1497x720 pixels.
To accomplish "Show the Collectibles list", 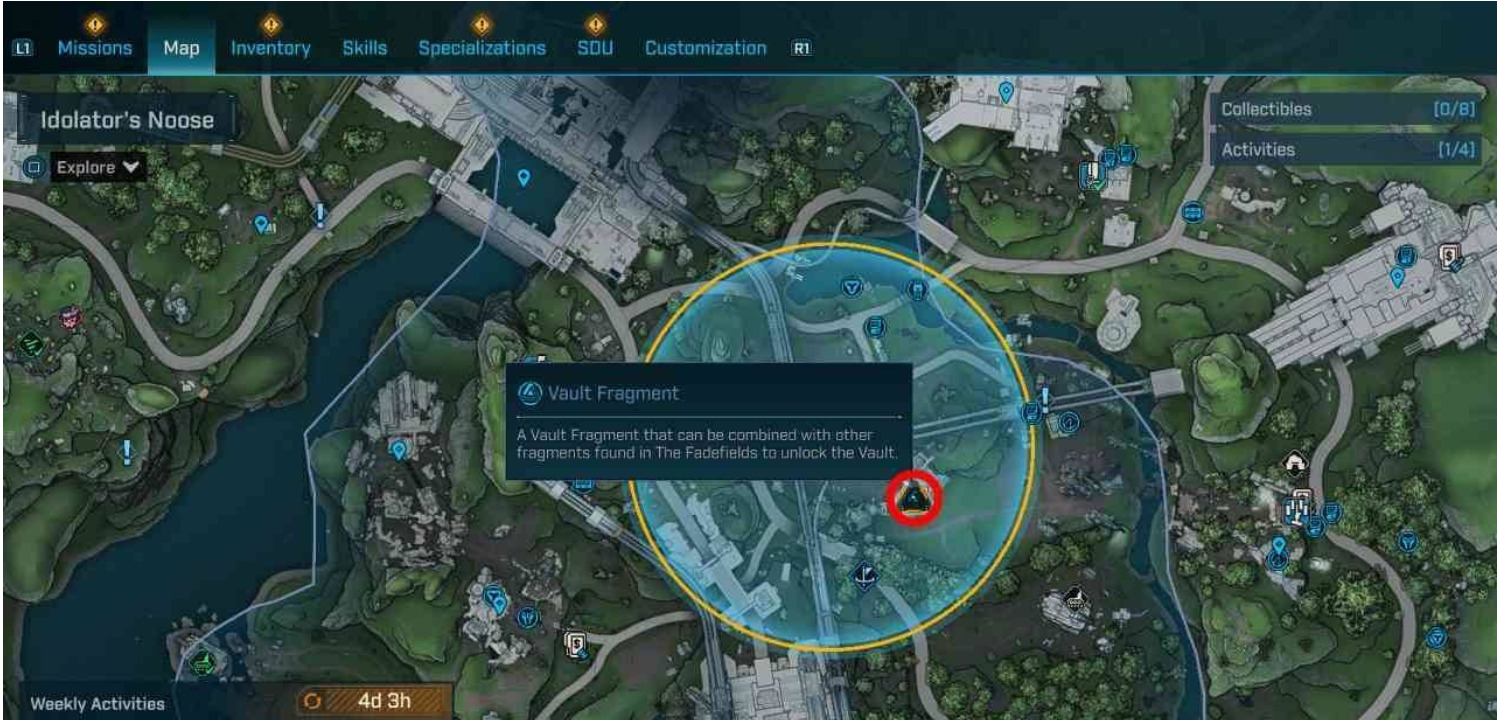I will [x=1346, y=110].
